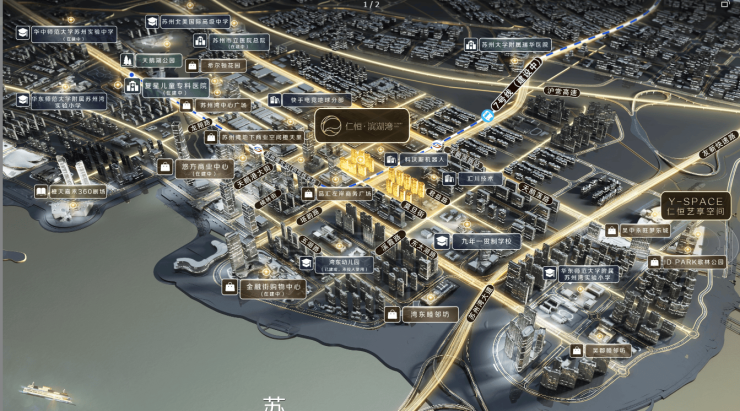This screenshot has width=740, height=411.
Task: Open the Y-SPACE 仁恒艺享空间 label
Action: (699, 206)
